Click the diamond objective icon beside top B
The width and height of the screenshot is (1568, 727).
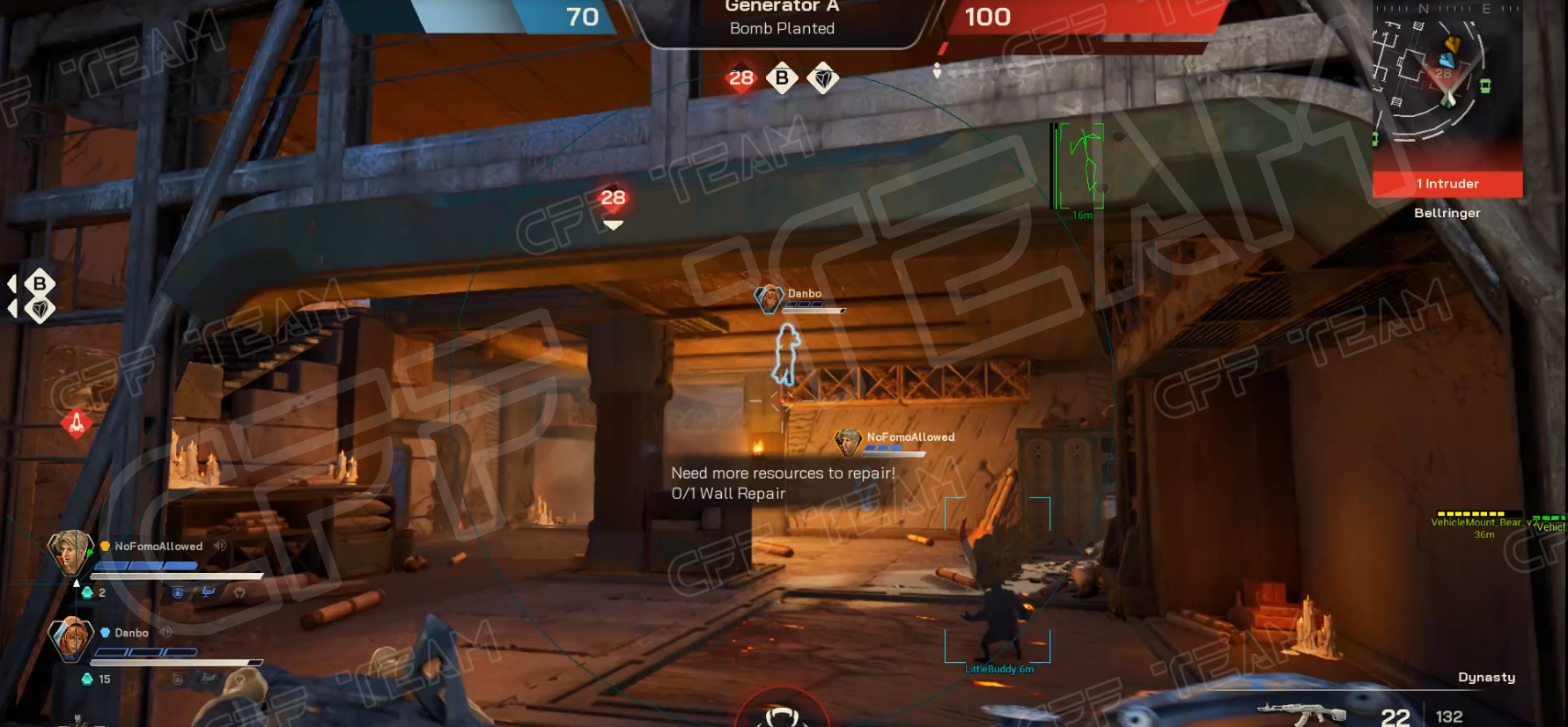[x=823, y=79]
